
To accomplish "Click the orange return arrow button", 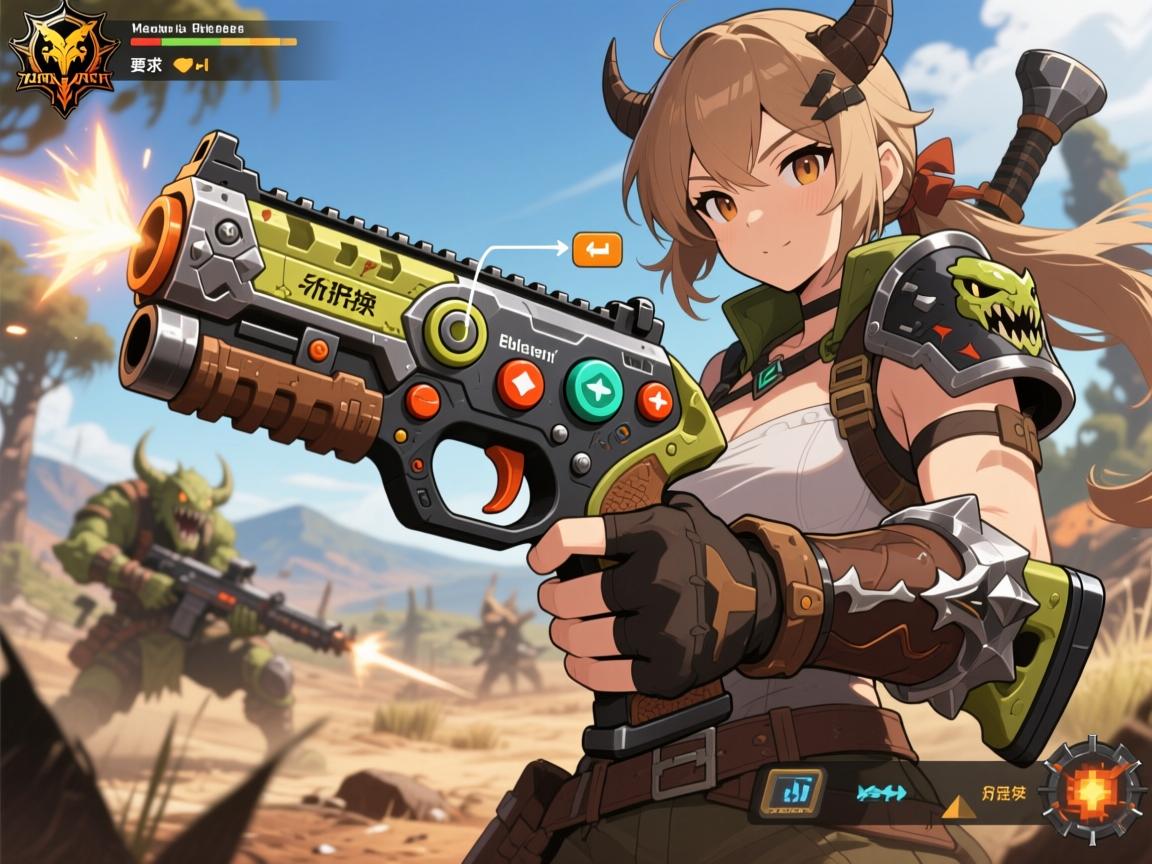I will [x=597, y=250].
